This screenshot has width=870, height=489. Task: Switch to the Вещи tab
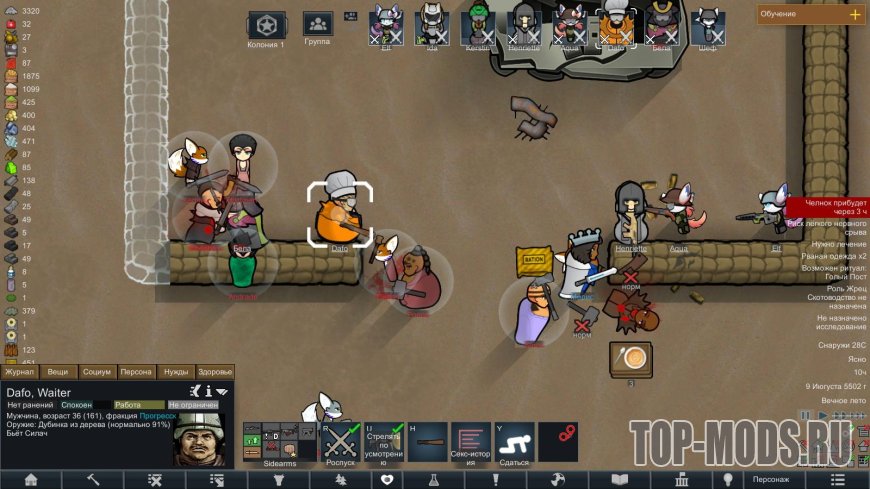click(x=58, y=372)
